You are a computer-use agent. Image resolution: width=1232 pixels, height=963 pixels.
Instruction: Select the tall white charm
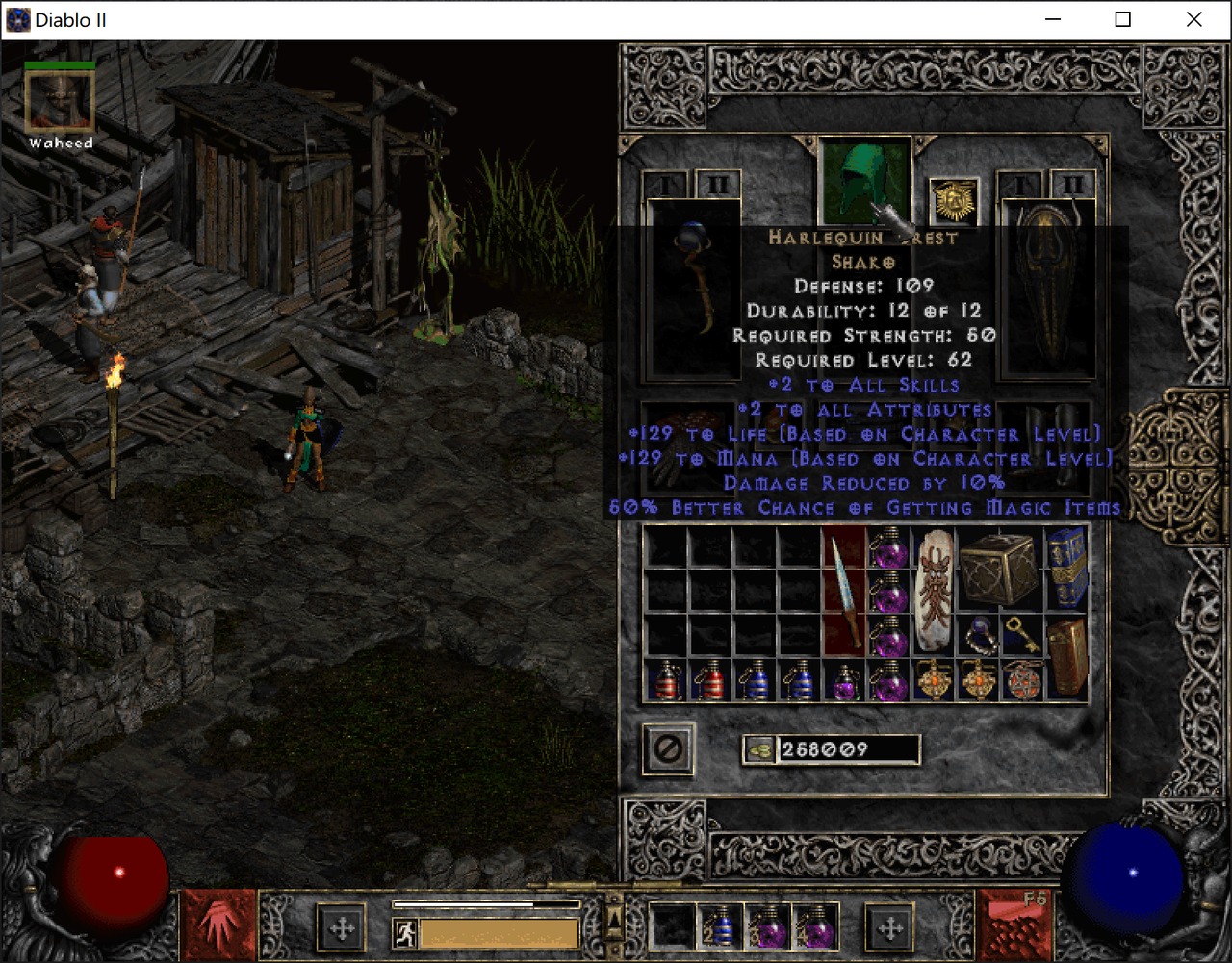(x=933, y=592)
